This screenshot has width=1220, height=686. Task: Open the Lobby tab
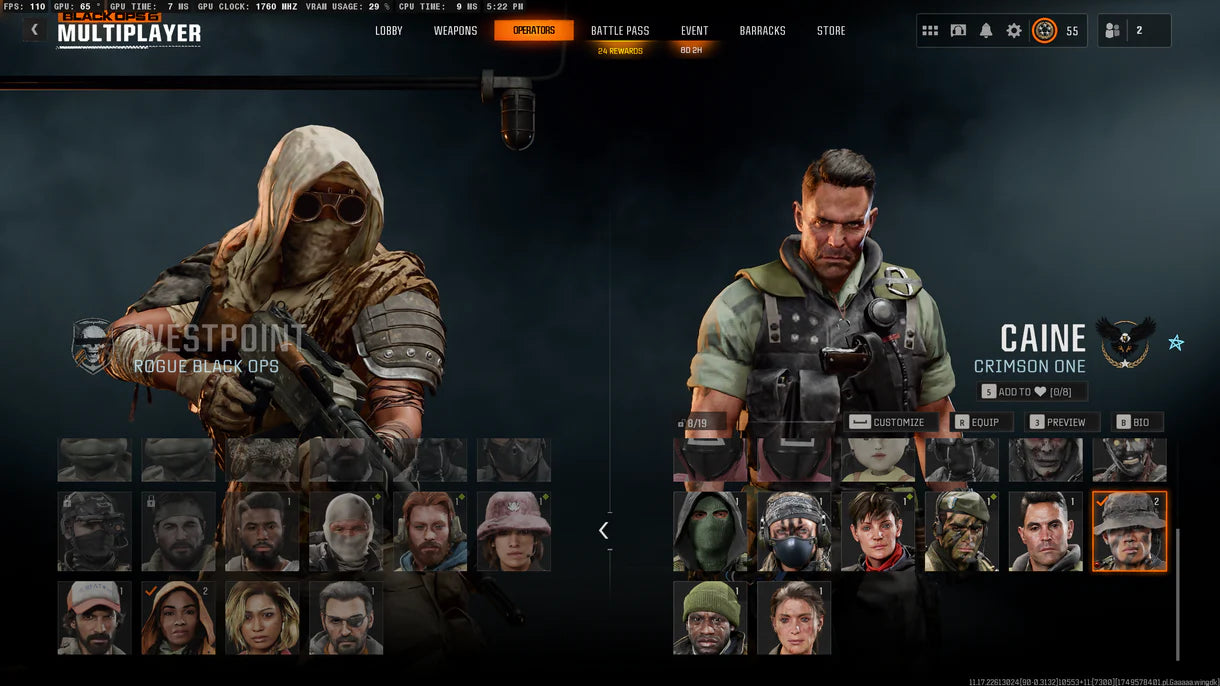[x=389, y=31]
